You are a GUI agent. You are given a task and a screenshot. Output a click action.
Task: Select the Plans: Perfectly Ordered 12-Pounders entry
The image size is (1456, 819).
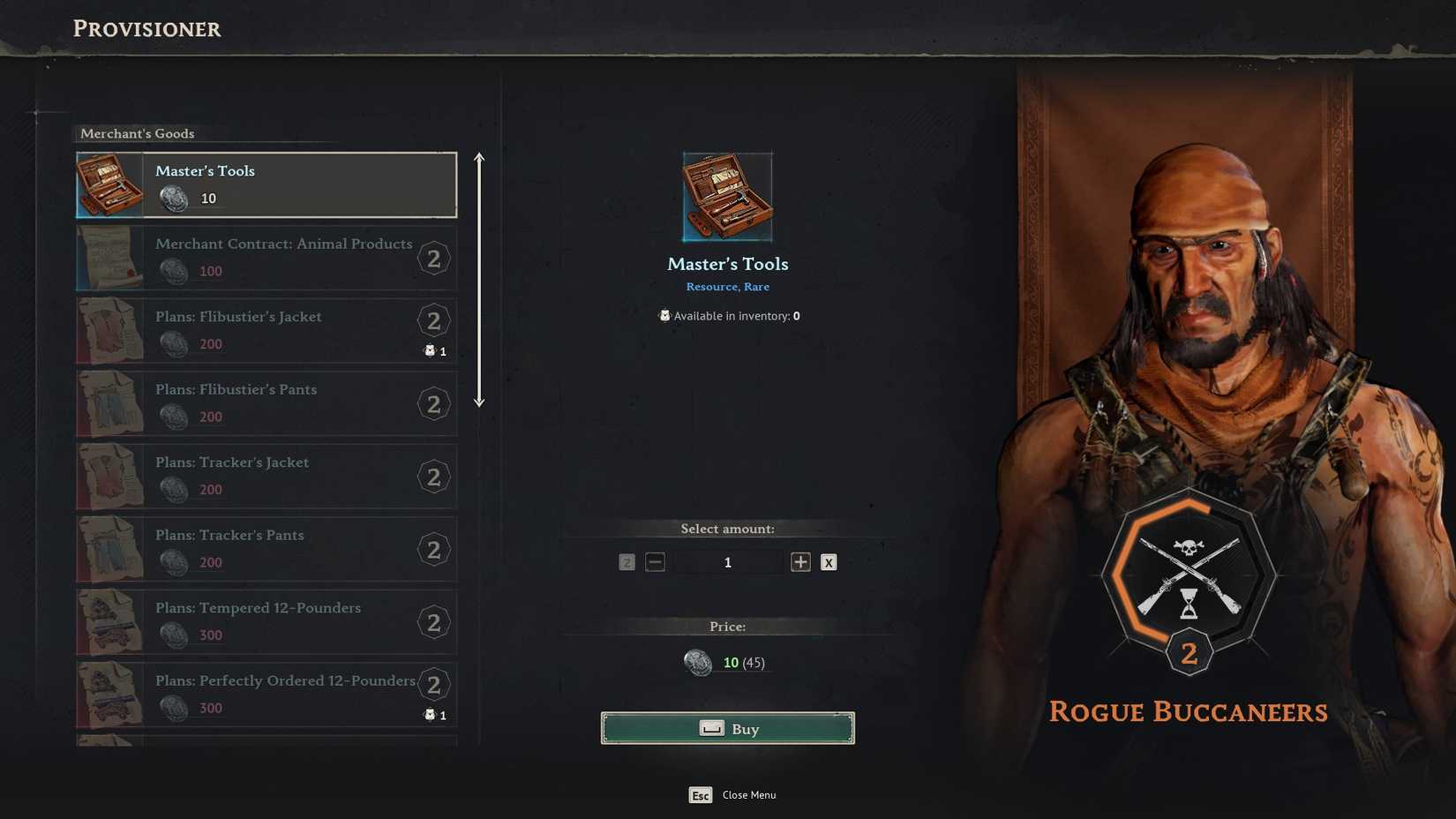click(265, 694)
